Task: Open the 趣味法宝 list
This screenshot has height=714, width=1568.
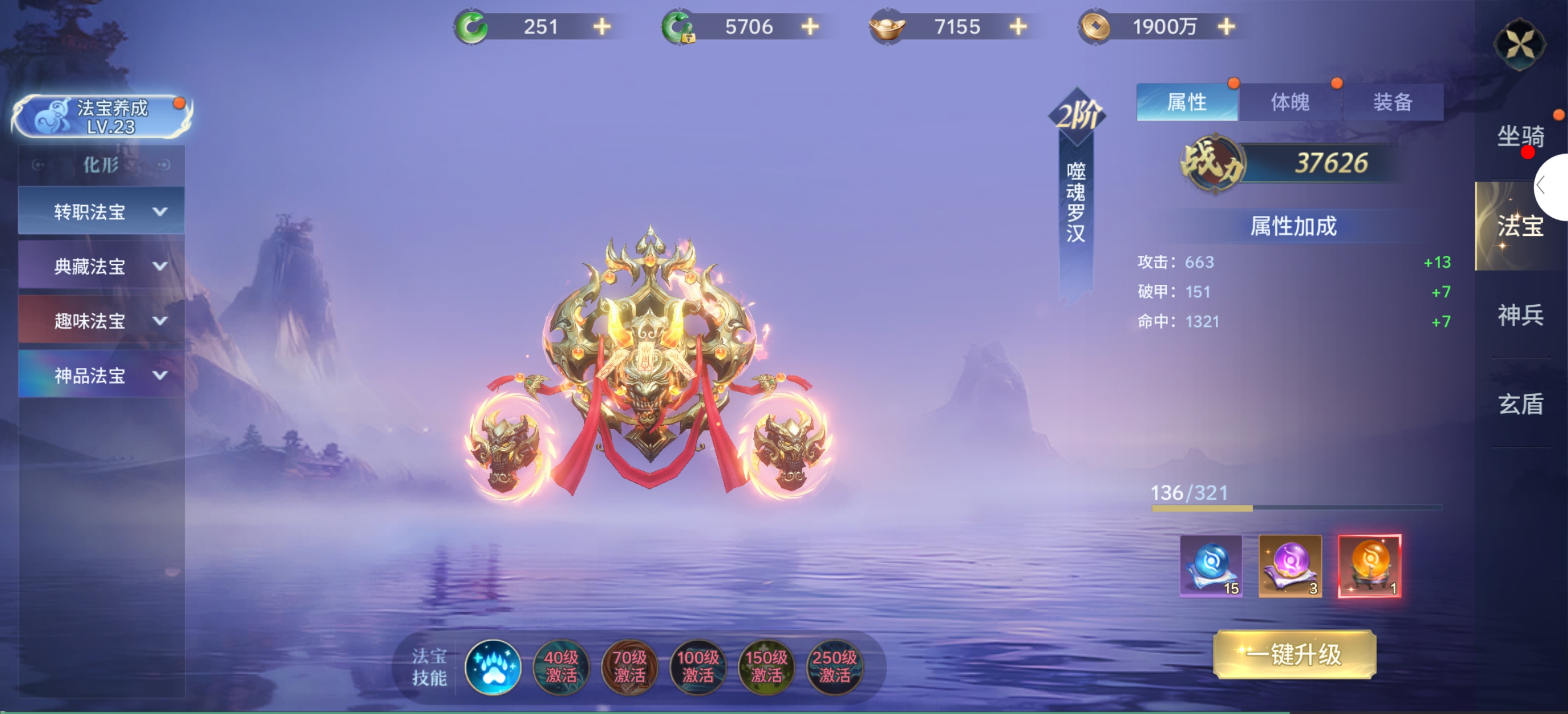Action: point(102,321)
